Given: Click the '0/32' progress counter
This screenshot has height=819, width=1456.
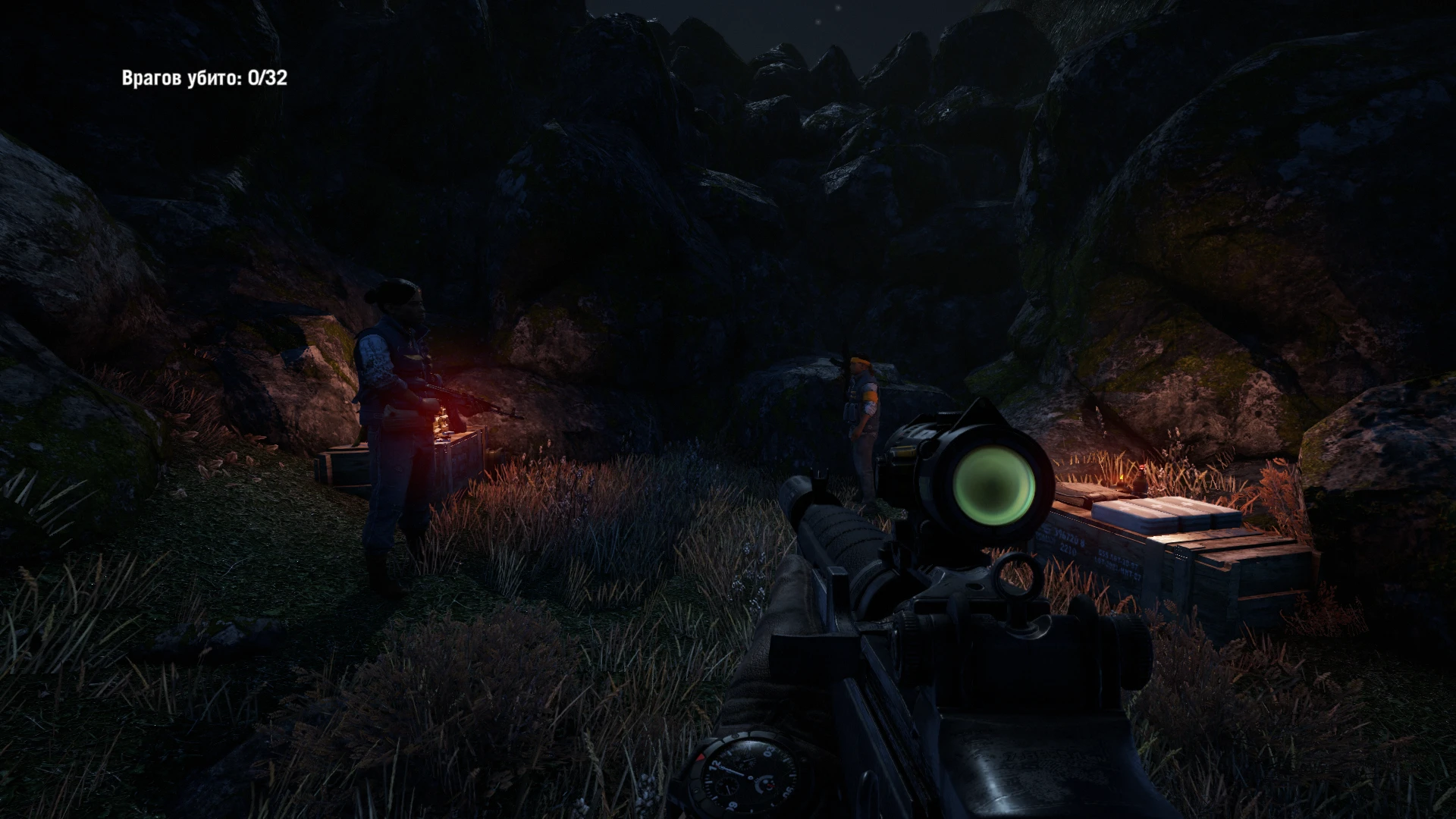Looking at the screenshot, I should click(265, 76).
